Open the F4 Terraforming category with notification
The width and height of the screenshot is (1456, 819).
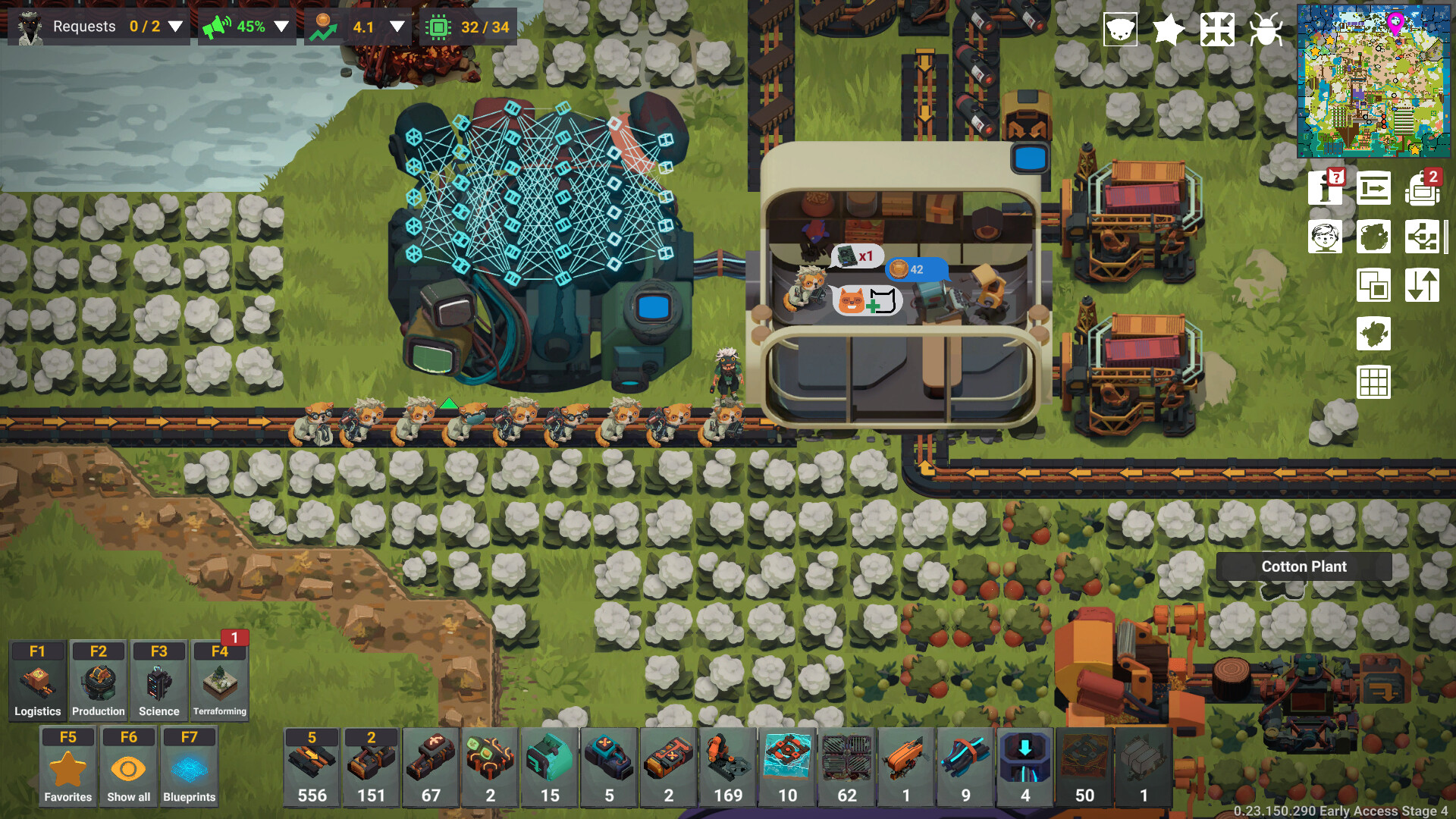click(220, 679)
